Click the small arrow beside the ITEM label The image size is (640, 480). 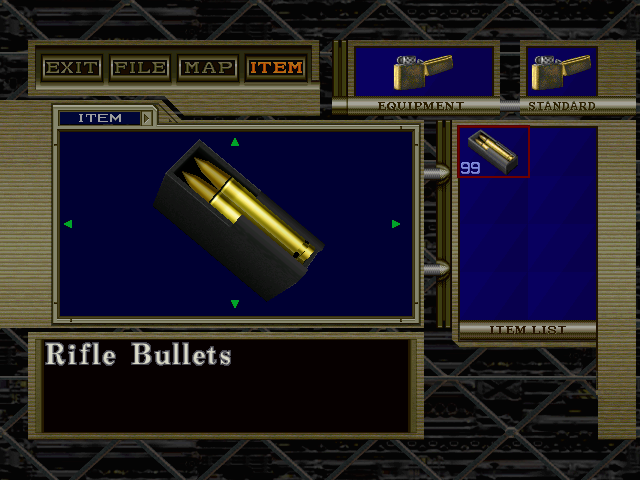[x=146, y=118]
